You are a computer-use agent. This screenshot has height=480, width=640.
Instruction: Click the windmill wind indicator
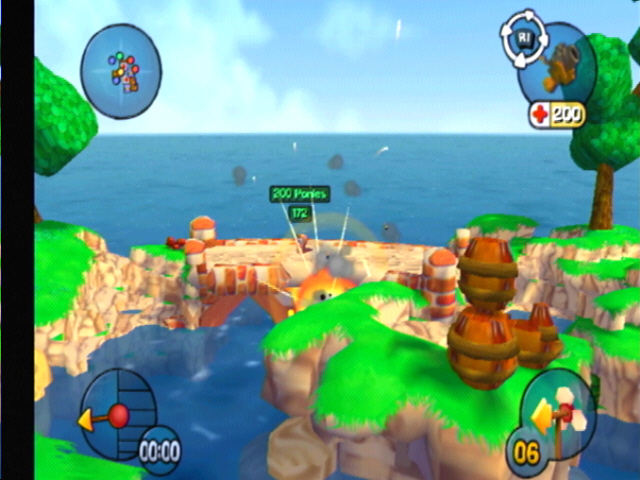tap(560, 410)
